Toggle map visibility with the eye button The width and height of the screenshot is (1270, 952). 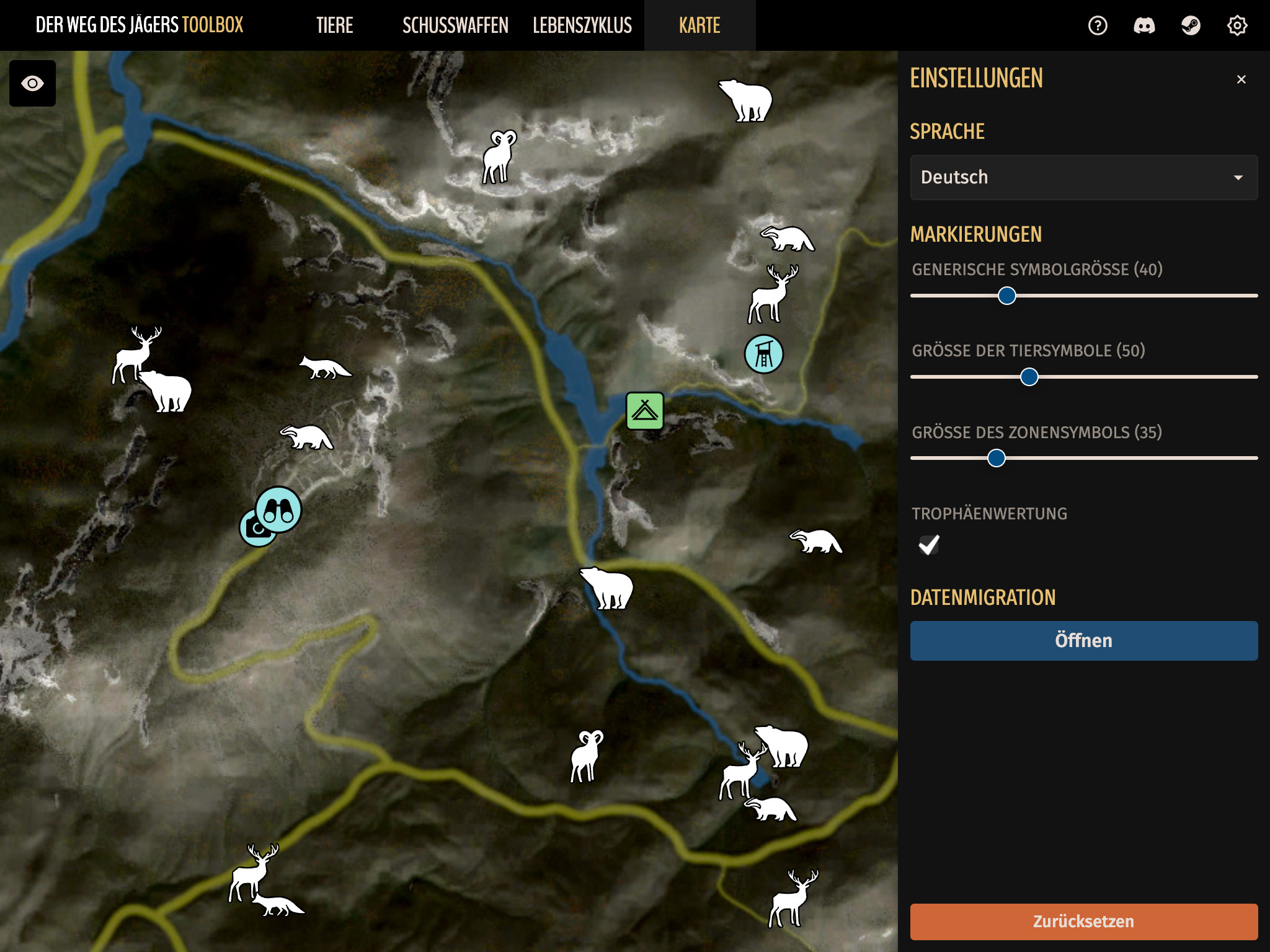[x=32, y=83]
